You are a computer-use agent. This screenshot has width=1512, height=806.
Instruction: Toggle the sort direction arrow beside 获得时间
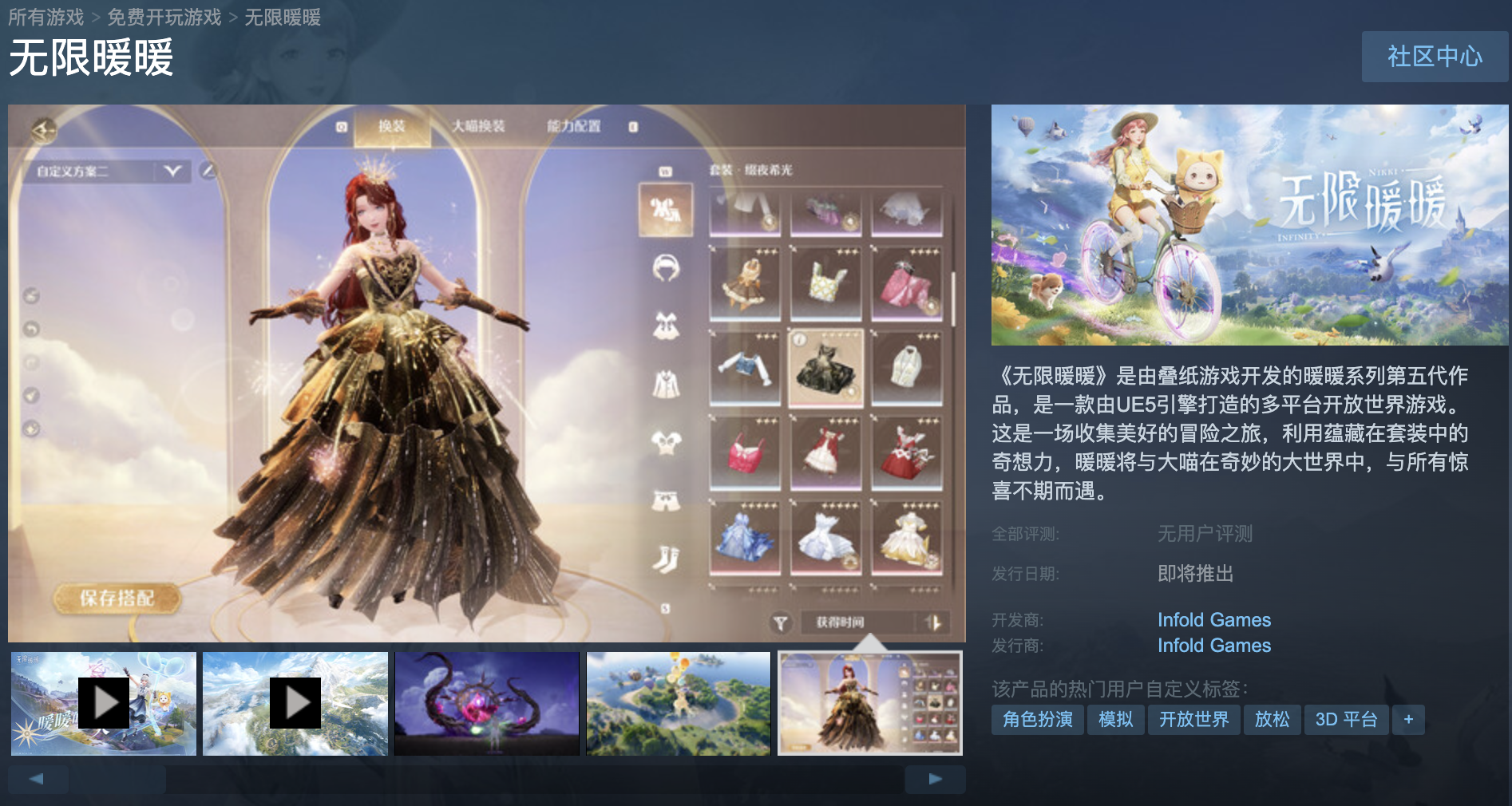pyautogui.click(x=934, y=622)
